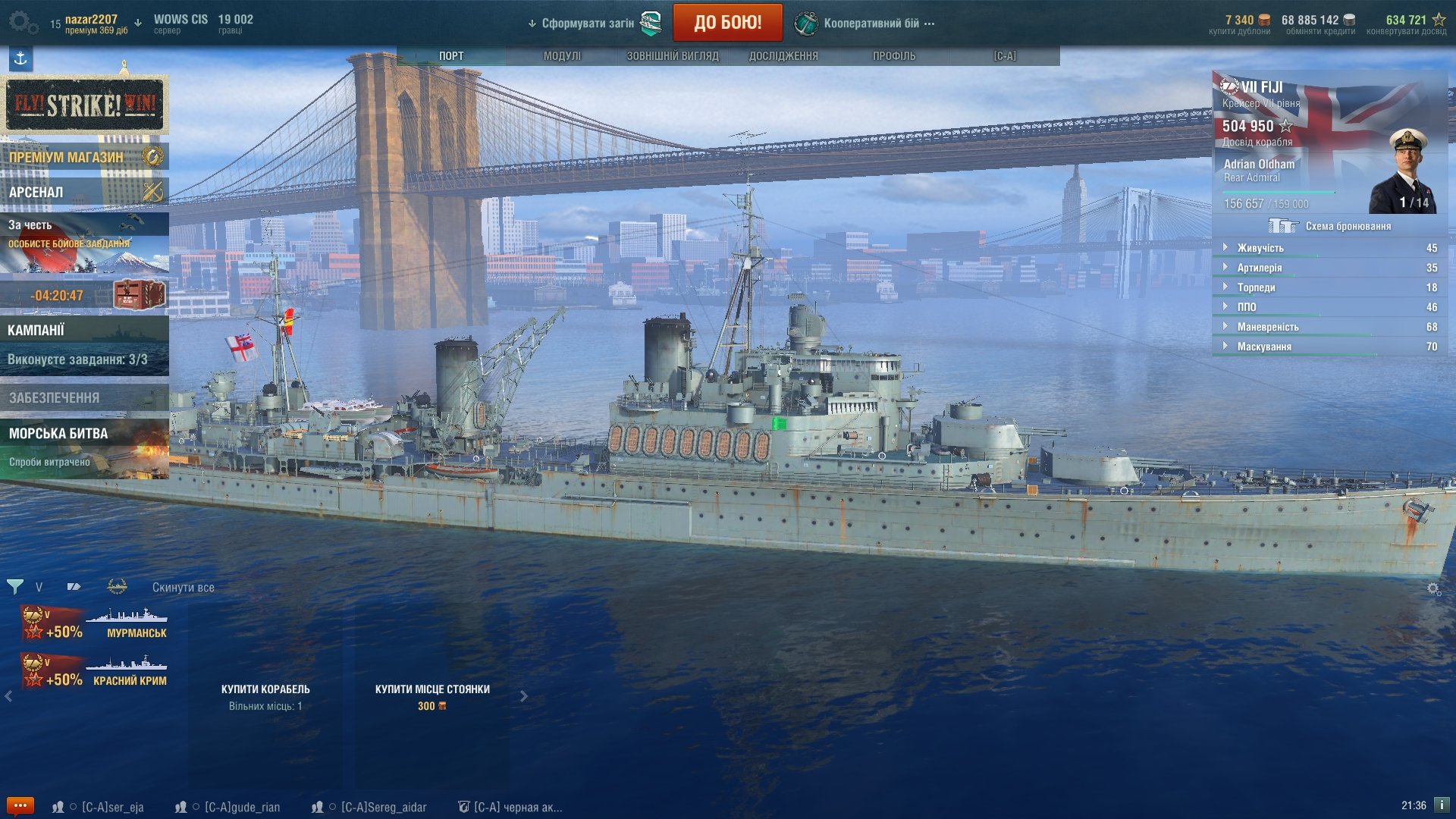Form a division via Сформувати загін
Image resolution: width=1456 pixels, height=819 pixels.
point(588,24)
